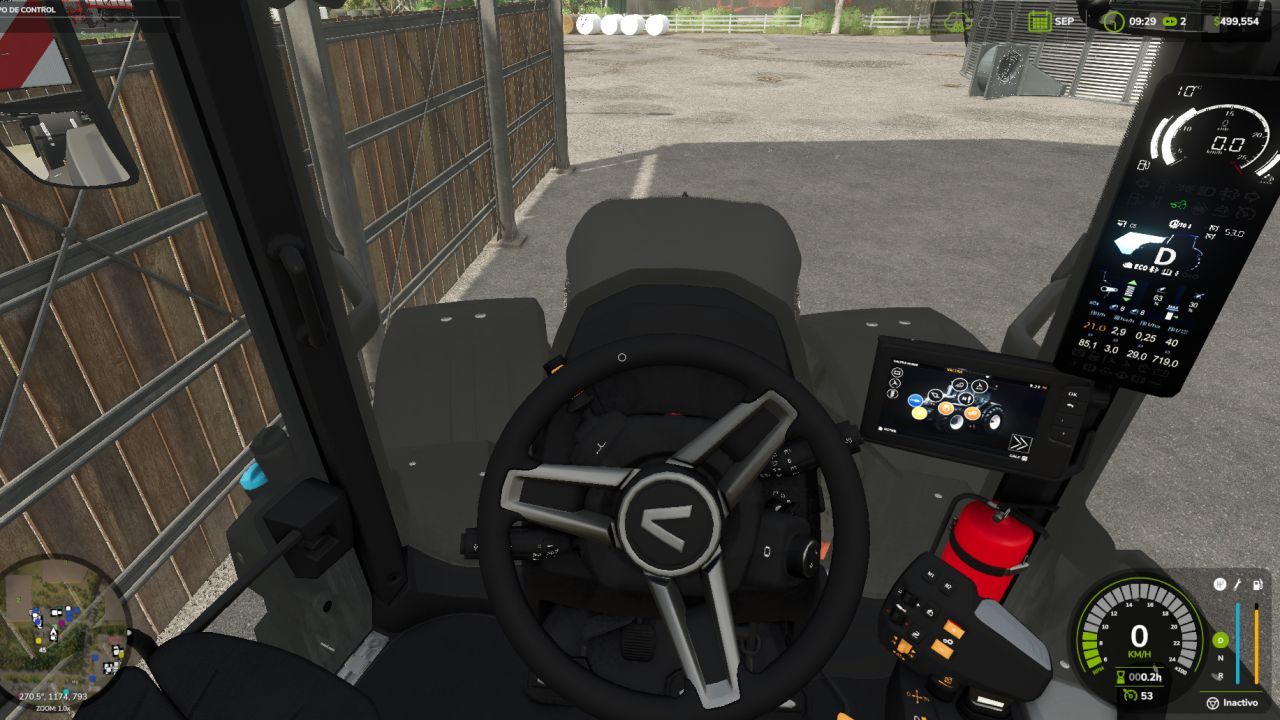This screenshot has width=1280, height=720.
Task: Select the blue navigation arrow on the Valtra terminal
Action: tap(916, 401)
